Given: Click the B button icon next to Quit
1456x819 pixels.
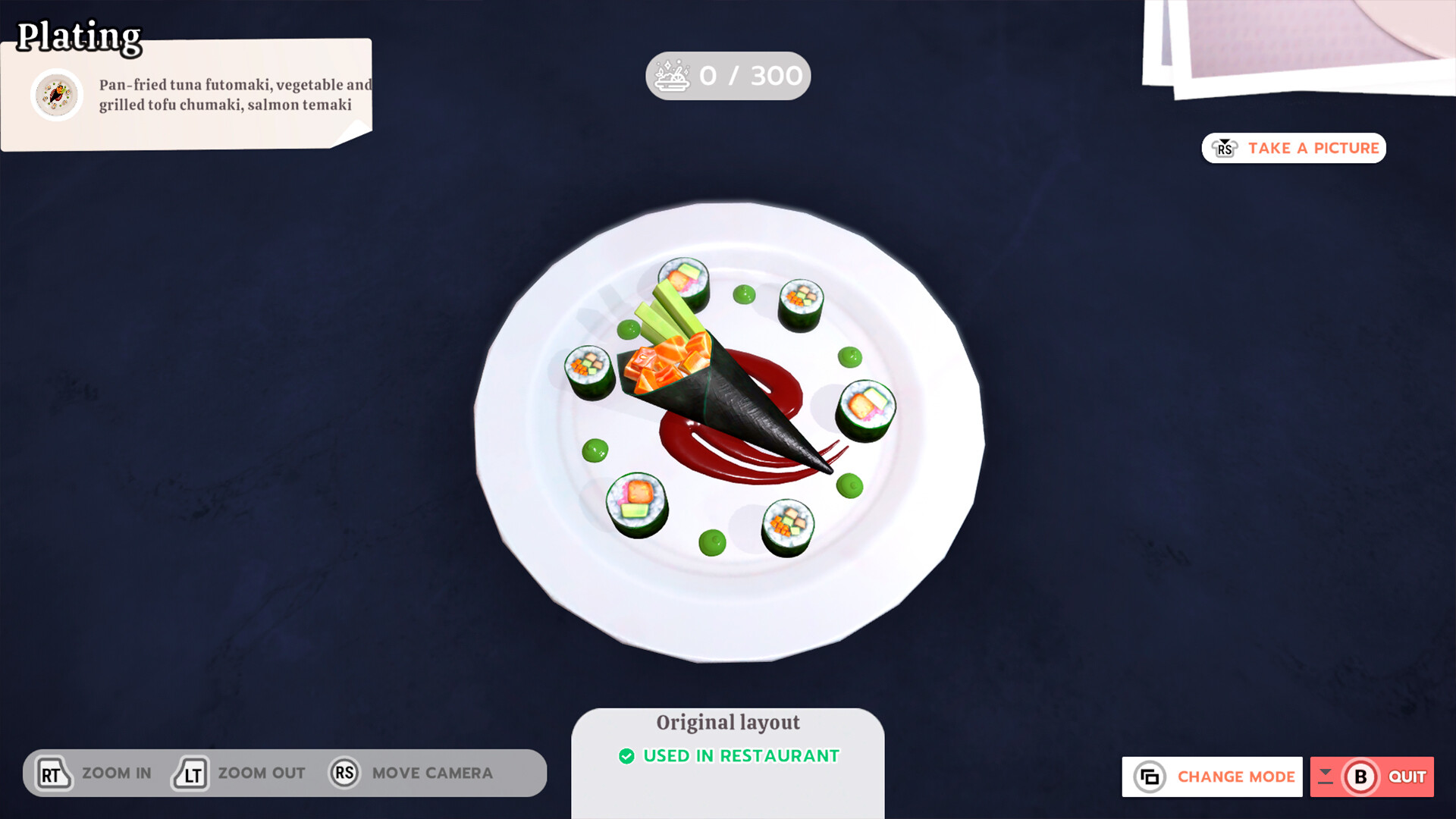Looking at the screenshot, I should [1361, 777].
